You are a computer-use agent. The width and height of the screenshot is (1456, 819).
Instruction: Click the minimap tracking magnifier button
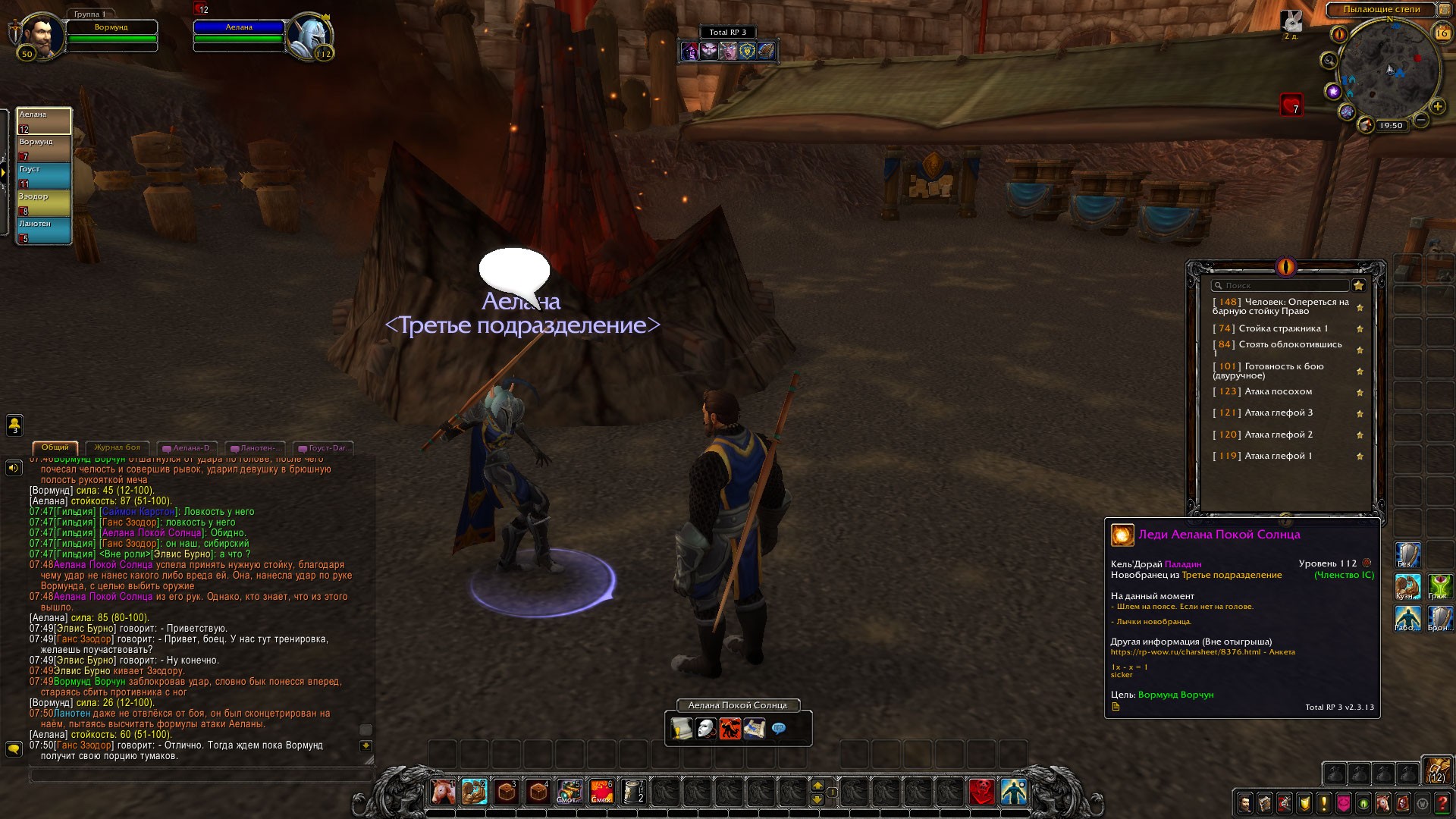tap(1329, 61)
